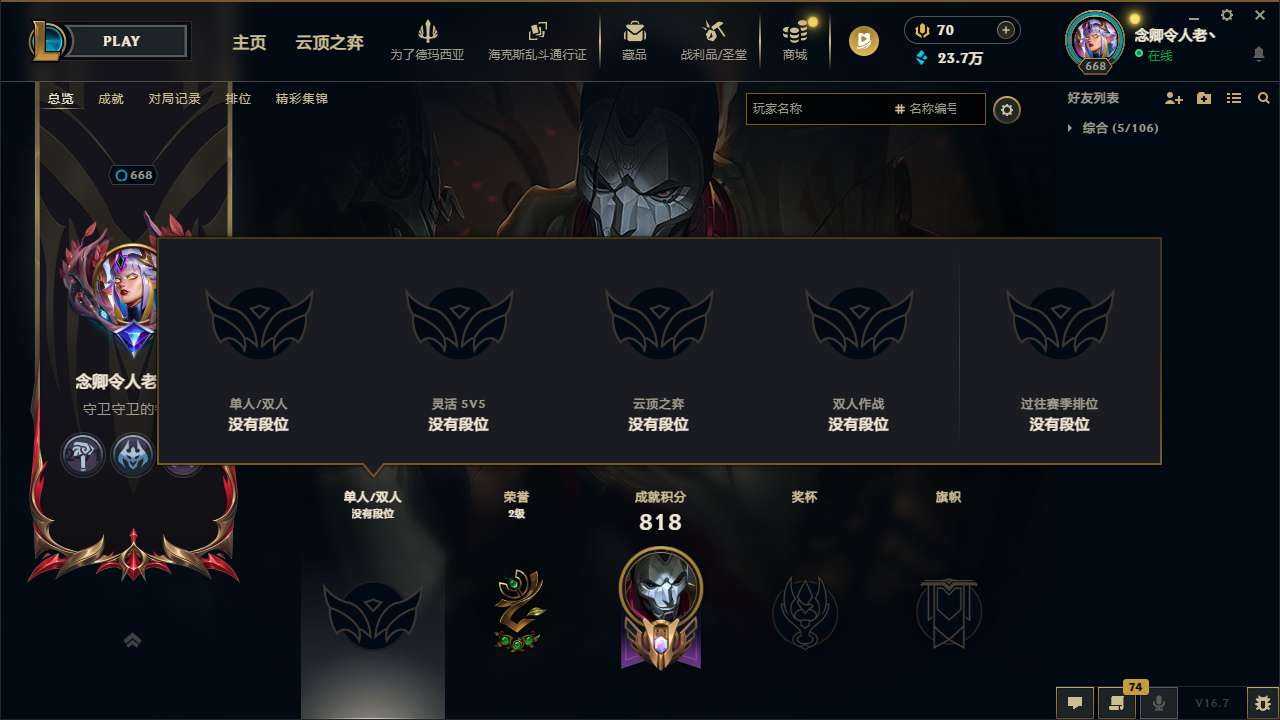
Task: Mute the voice chat microphone
Action: pos(1159,703)
